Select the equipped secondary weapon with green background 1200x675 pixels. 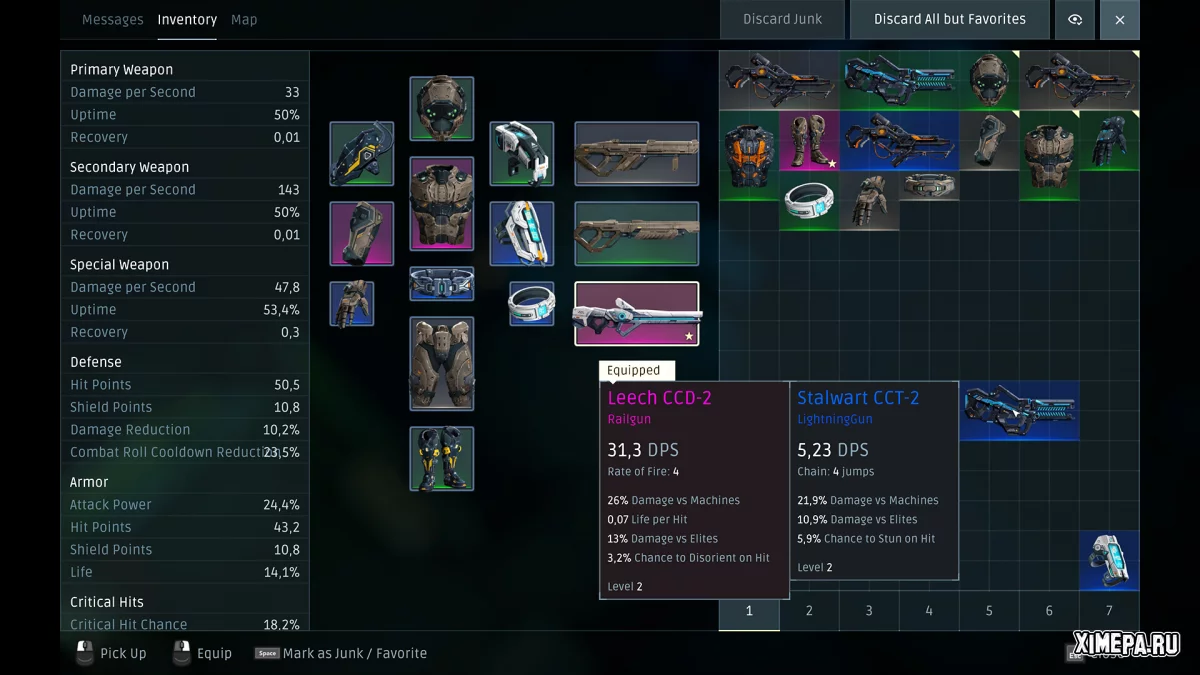point(636,233)
